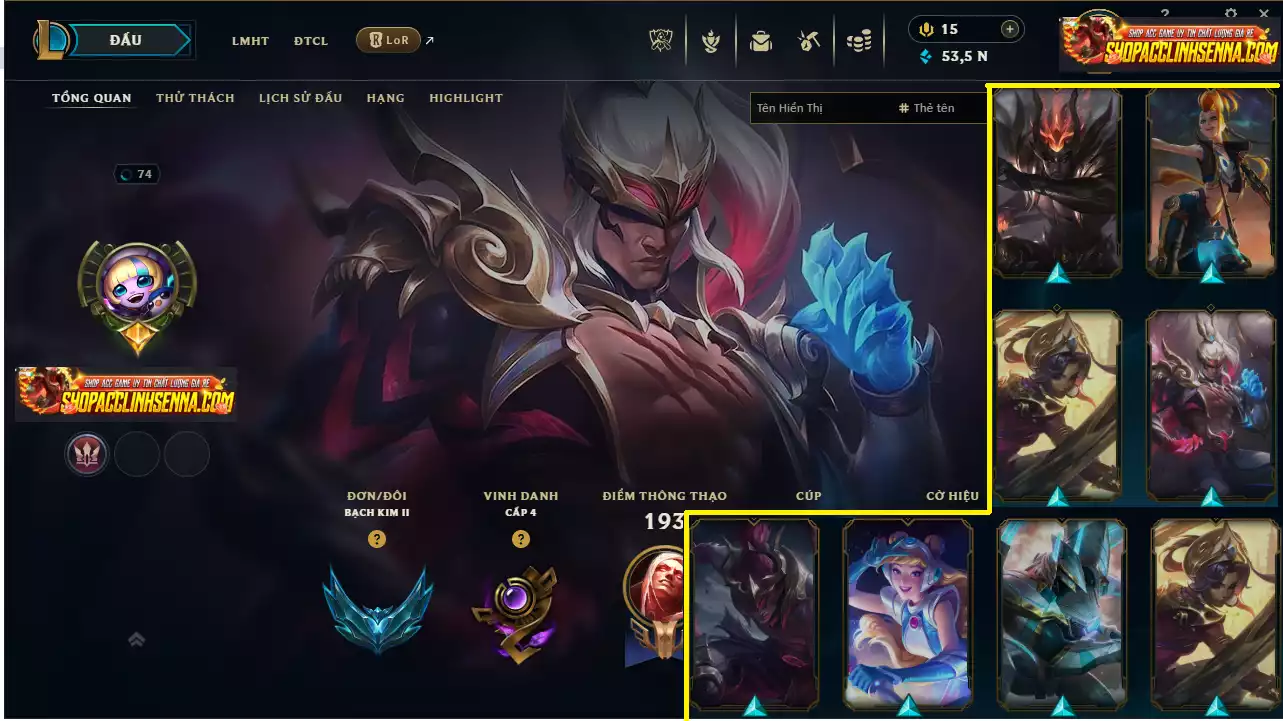The image size is (1283, 721).
Task: Click the summoner level 74 badge
Action: click(x=137, y=173)
